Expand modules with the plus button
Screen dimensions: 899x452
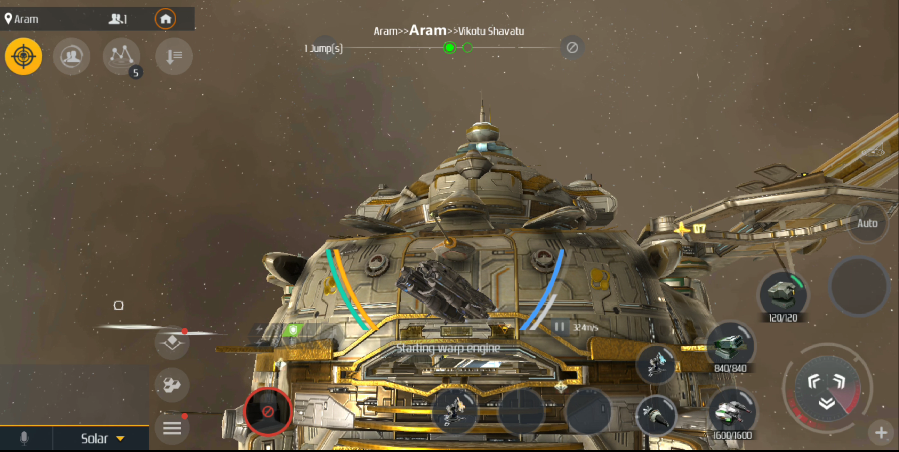[881, 433]
